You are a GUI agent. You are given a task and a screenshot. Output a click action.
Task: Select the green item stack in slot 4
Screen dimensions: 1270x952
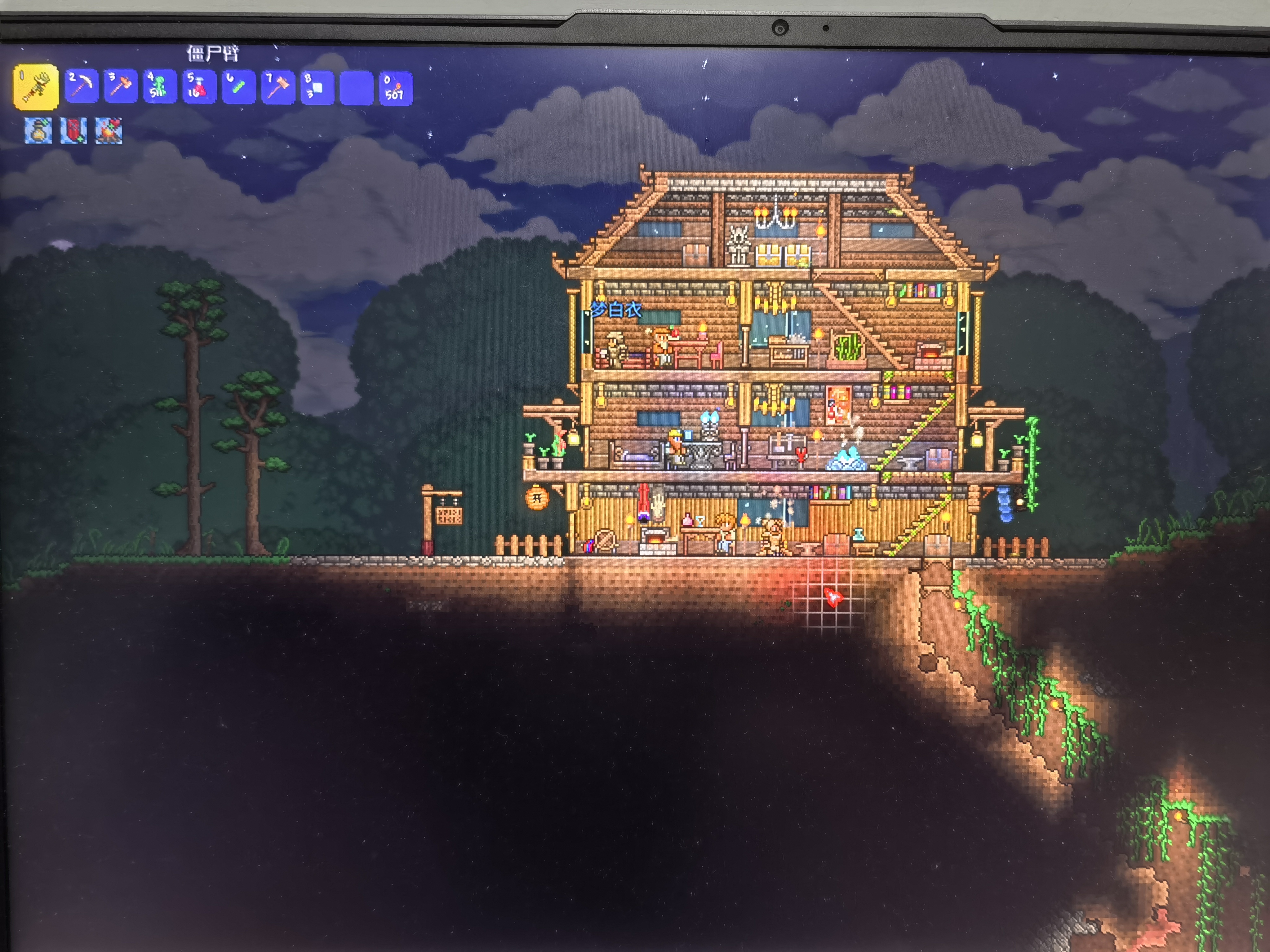159,87
